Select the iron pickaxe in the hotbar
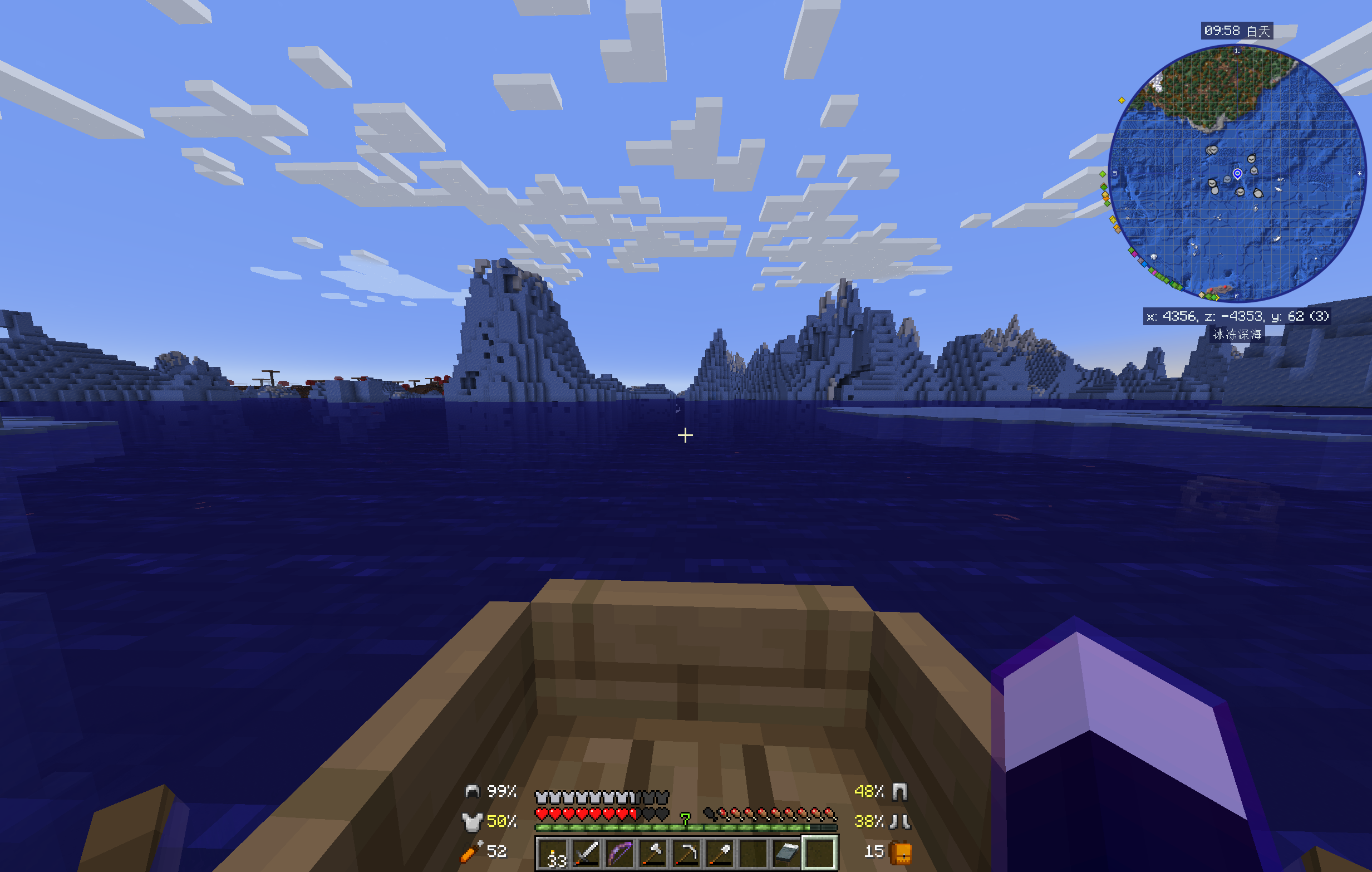 click(x=687, y=852)
